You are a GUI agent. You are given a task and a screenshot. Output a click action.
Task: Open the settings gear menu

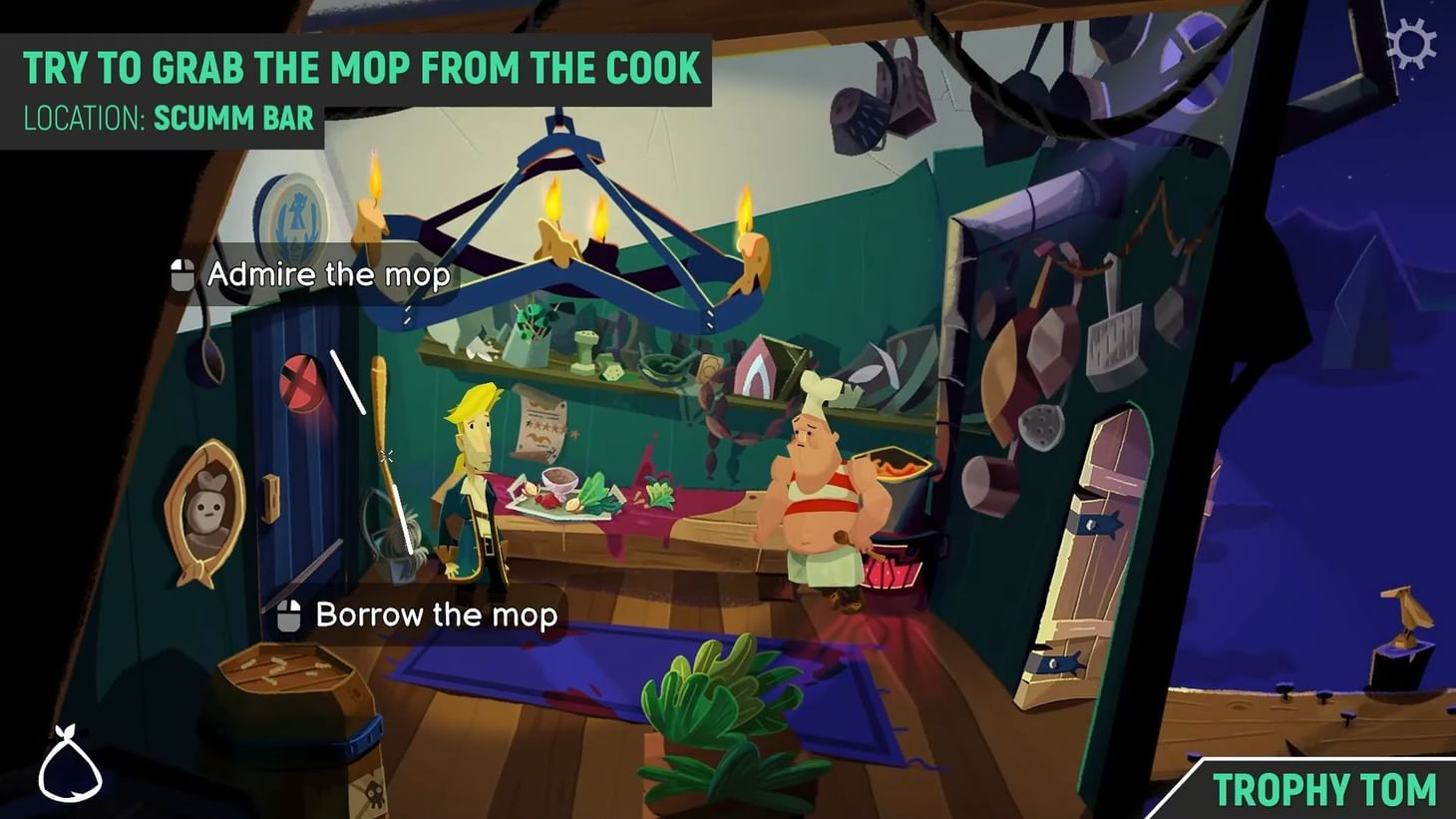[1412, 44]
